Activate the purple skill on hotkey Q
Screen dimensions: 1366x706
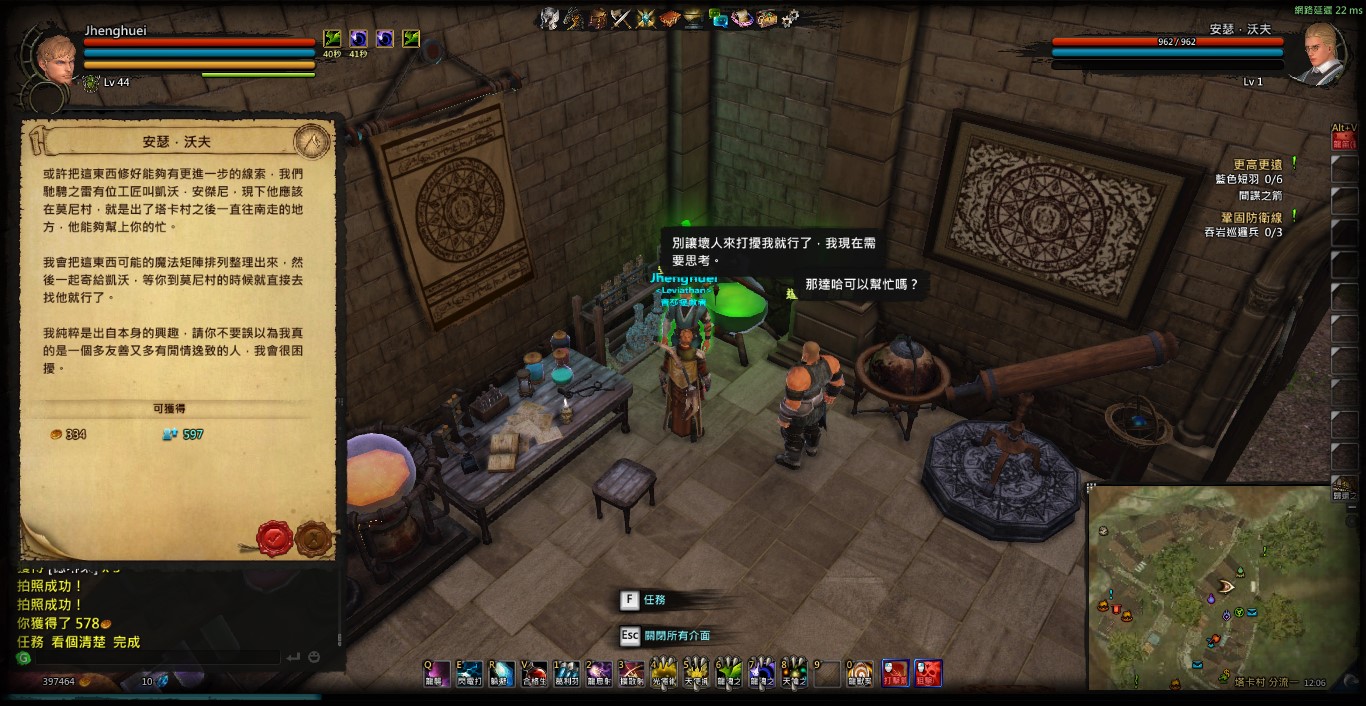[x=436, y=674]
